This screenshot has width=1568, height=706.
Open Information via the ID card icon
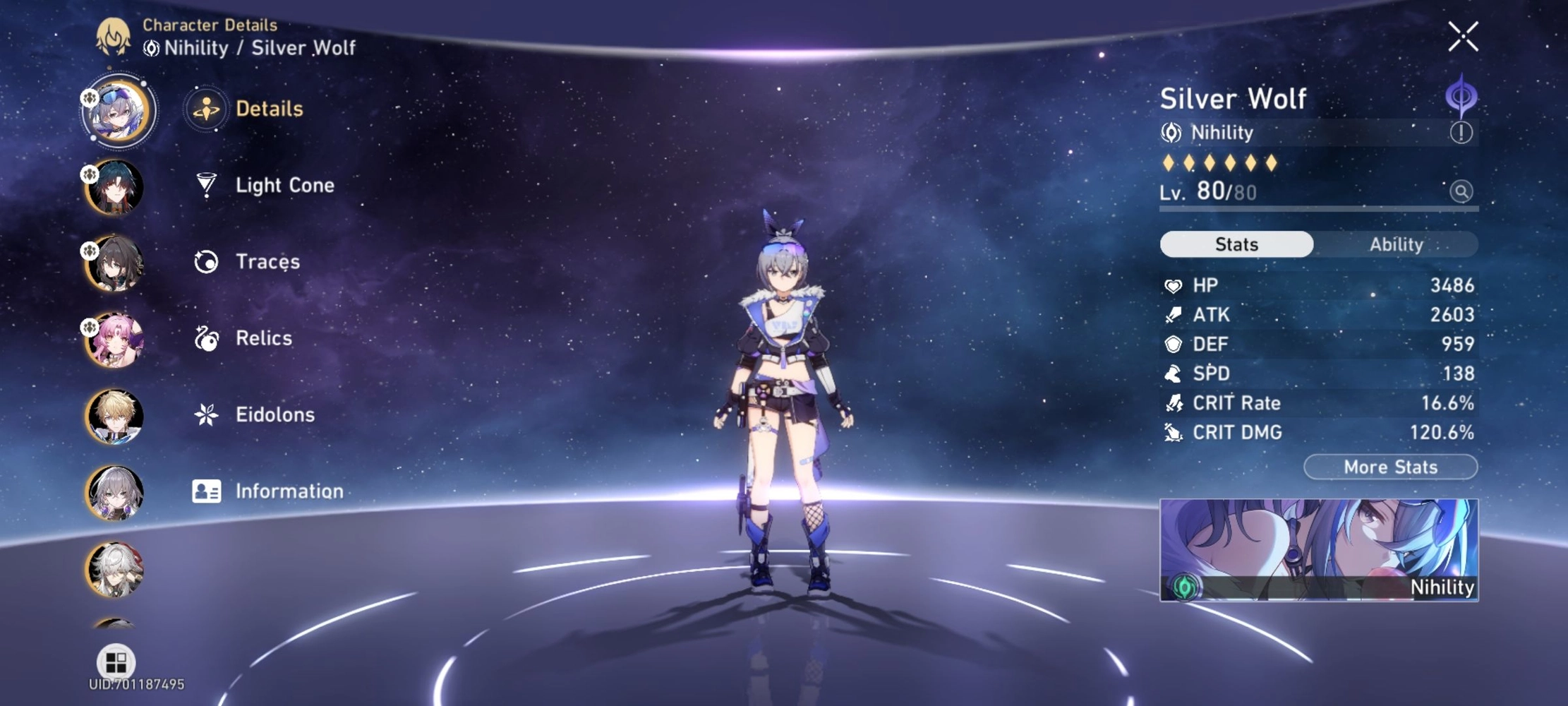[x=205, y=490]
